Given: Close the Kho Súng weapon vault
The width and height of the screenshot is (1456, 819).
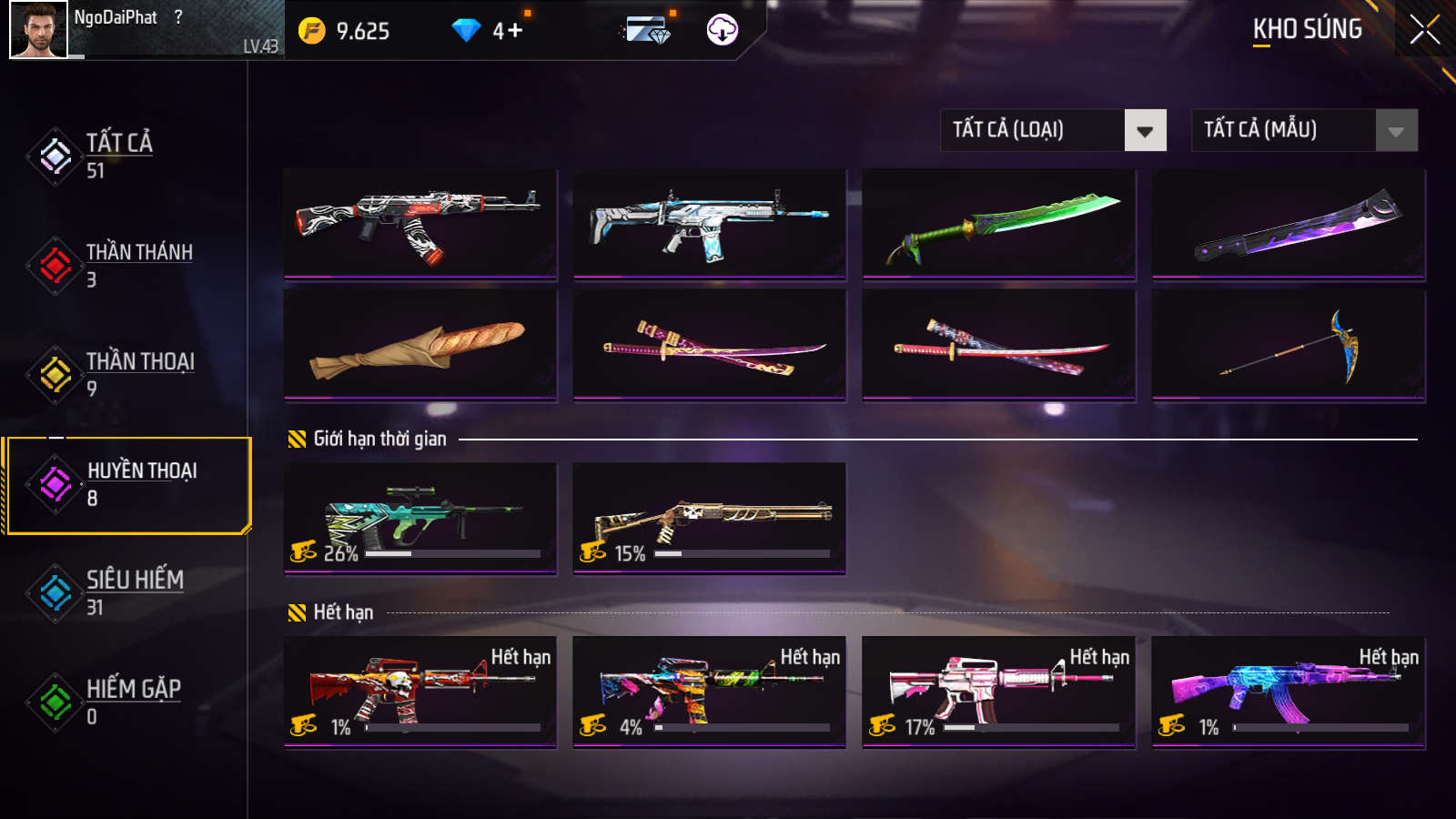Looking at the screenshot, I should [1424, 30].
